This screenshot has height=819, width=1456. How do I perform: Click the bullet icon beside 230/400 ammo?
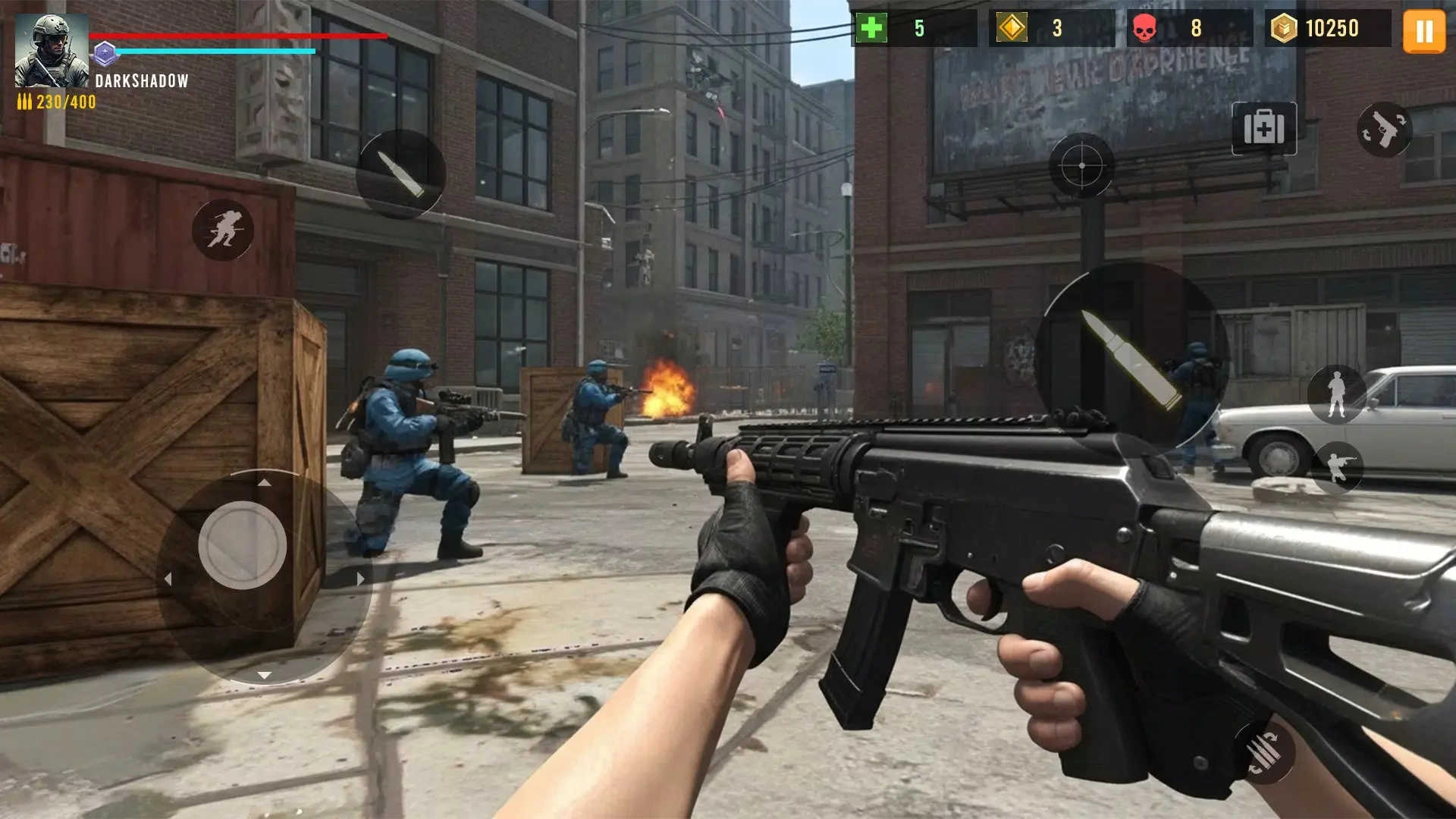pyautogui.click(x=24, y=102)
